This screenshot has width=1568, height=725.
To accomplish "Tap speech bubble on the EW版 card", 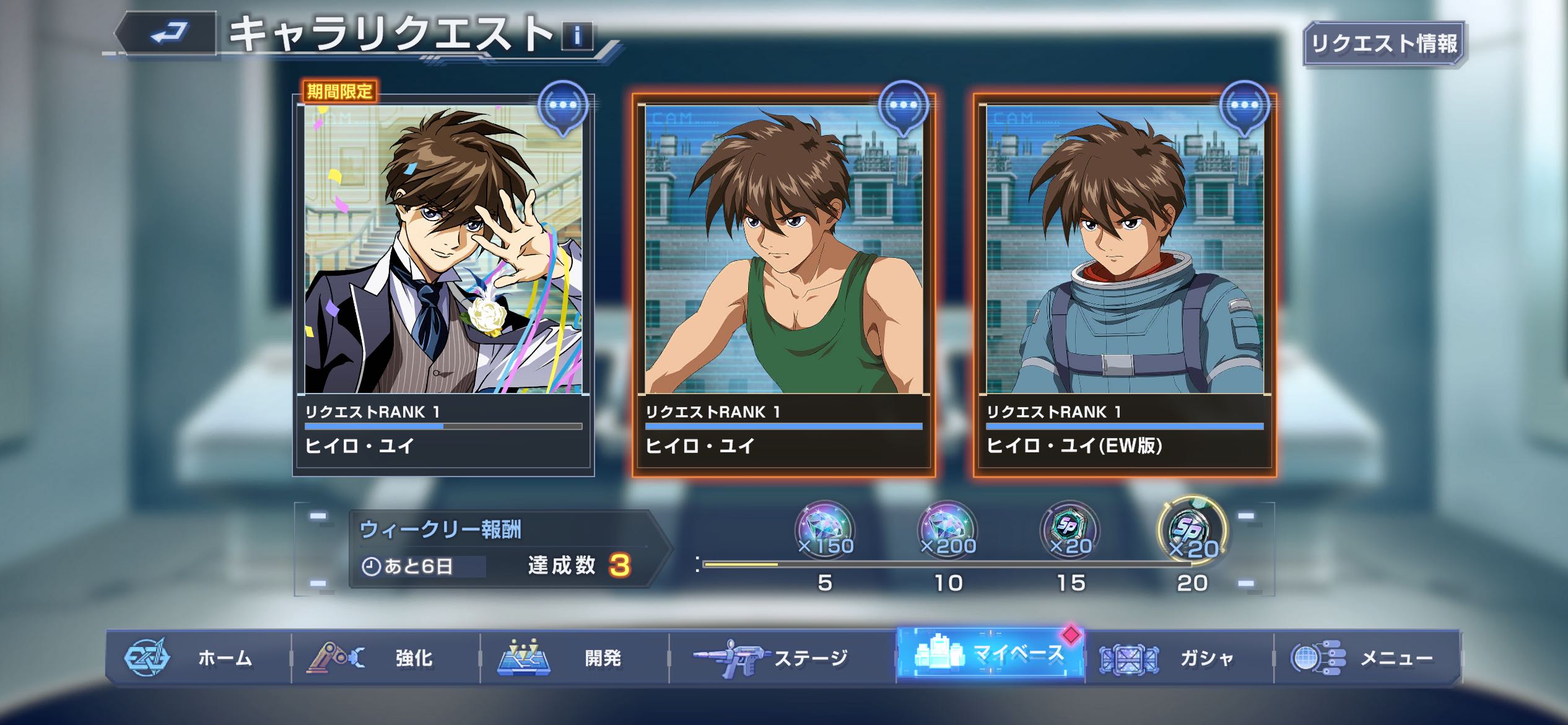I will 1244,107.
